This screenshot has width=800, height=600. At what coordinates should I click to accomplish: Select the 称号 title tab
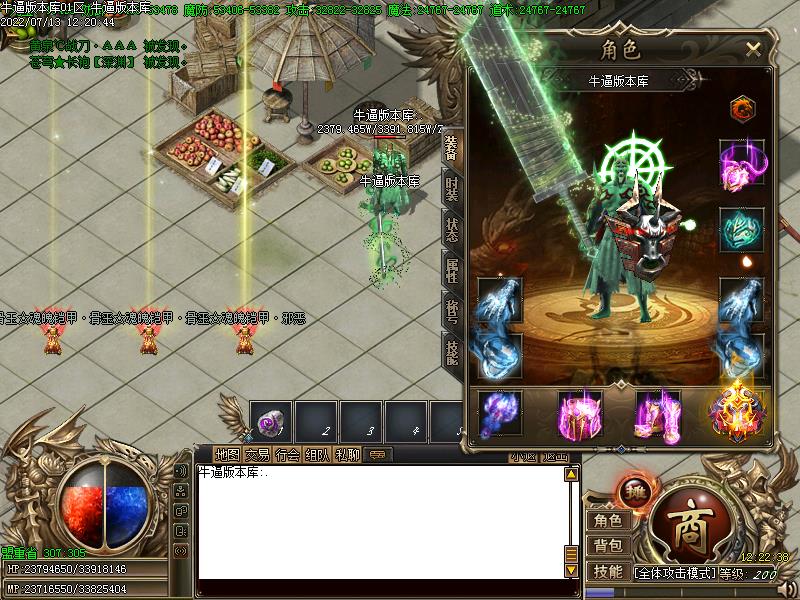coord(452,308)
